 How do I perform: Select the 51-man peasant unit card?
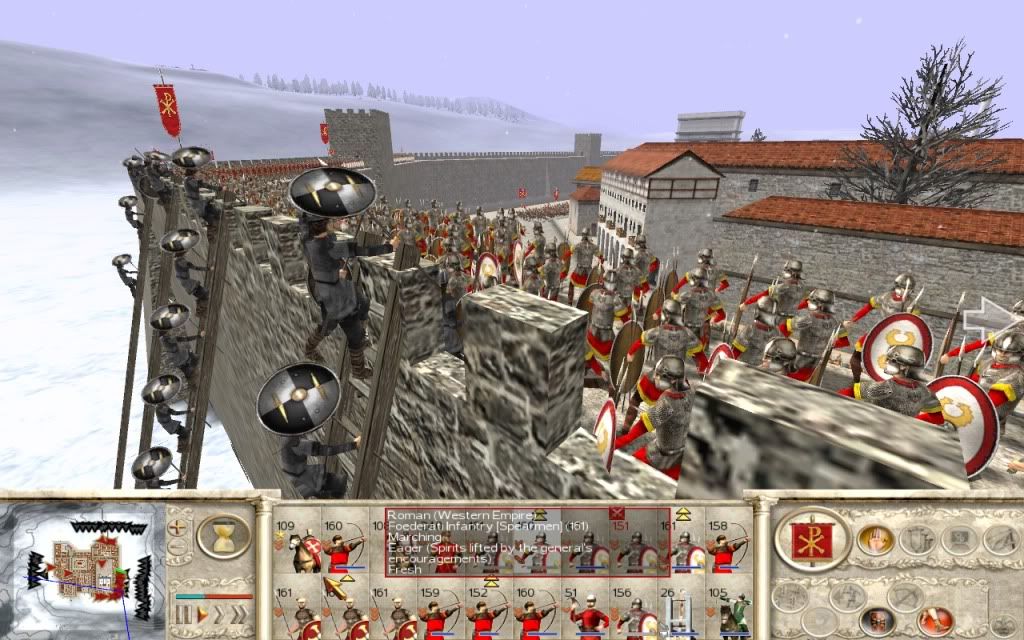coord(588,612)
